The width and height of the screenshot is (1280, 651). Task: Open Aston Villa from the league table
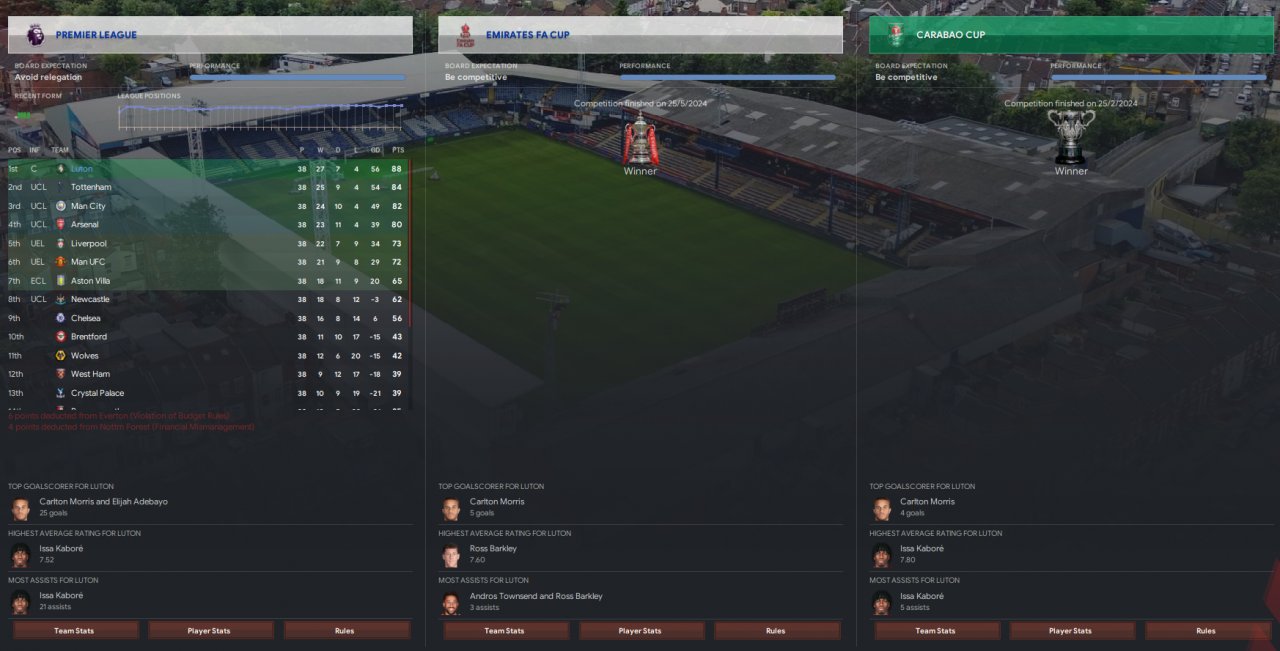pos(90,281)
